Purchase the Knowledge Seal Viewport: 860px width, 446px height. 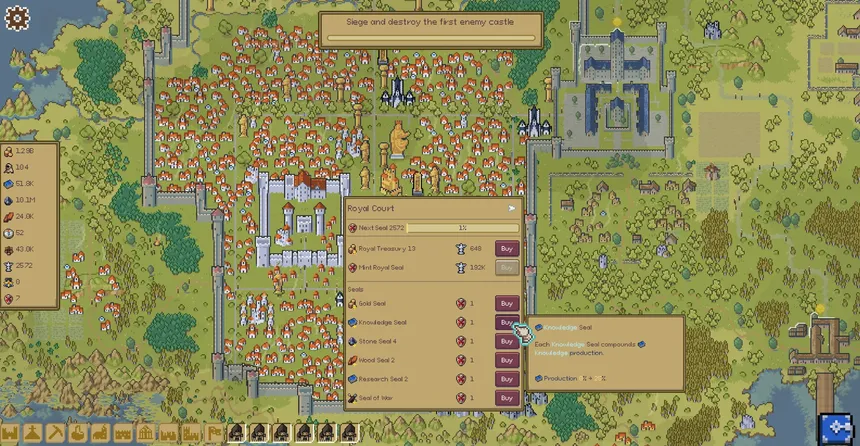point(506,322)
